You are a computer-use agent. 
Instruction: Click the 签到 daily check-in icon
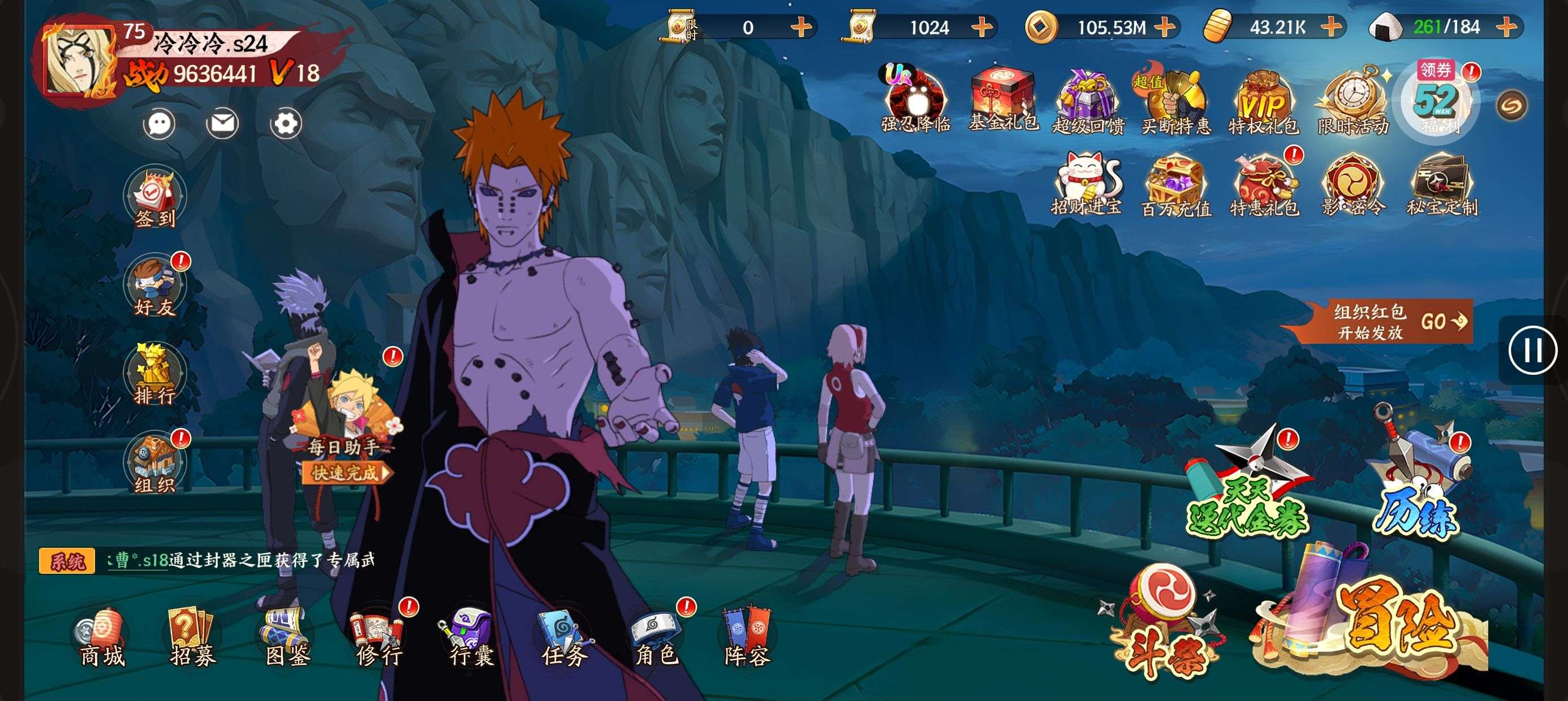coord(154,198)
